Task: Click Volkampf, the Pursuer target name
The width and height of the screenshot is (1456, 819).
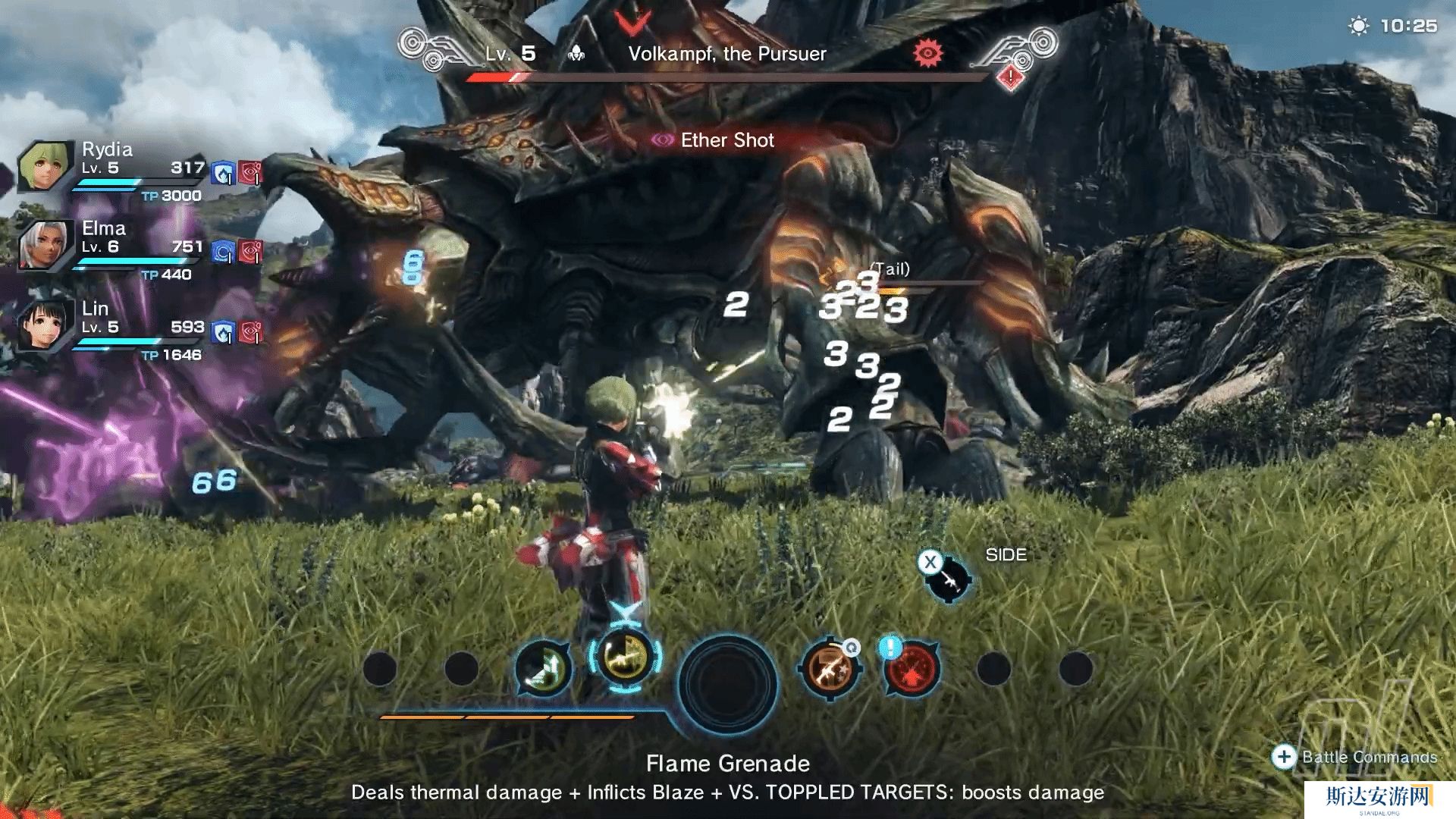Action: 726,54
